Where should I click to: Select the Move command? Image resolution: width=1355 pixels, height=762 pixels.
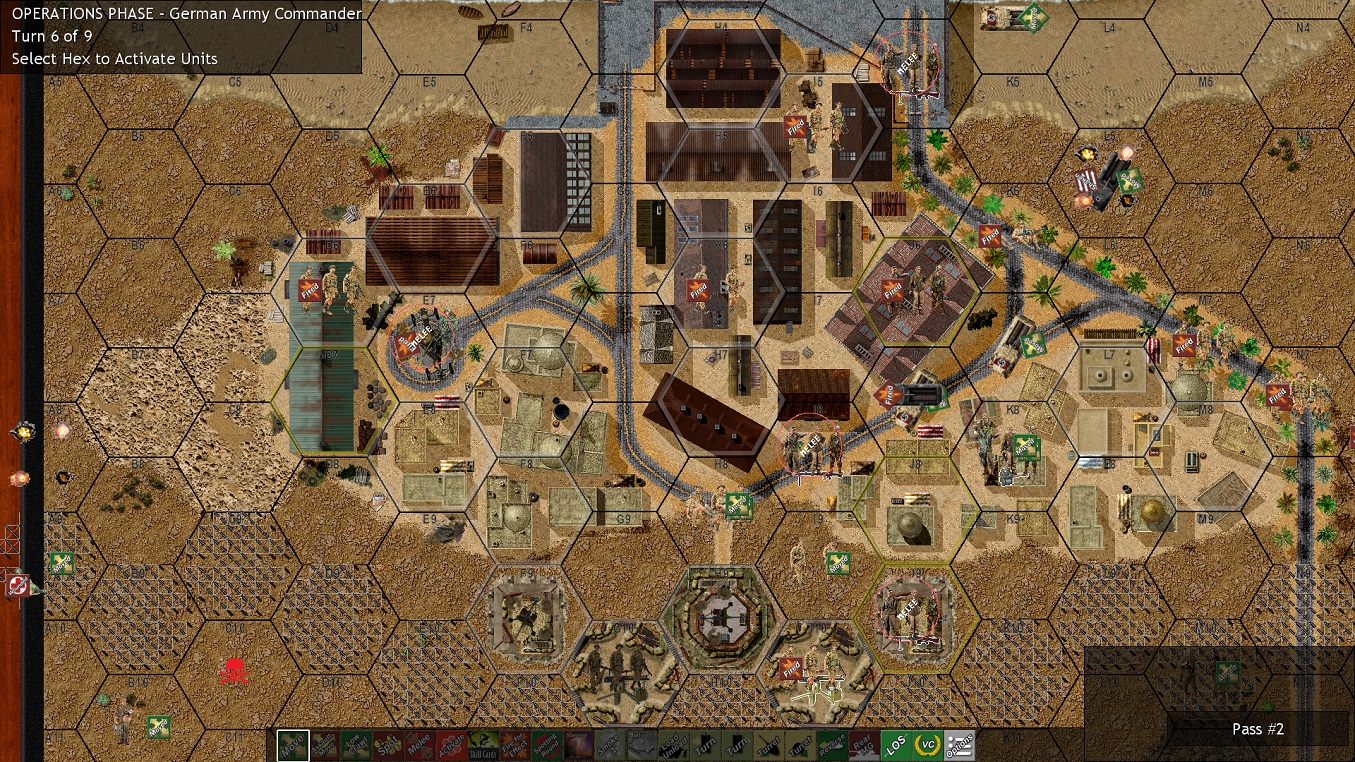(292, 745)
